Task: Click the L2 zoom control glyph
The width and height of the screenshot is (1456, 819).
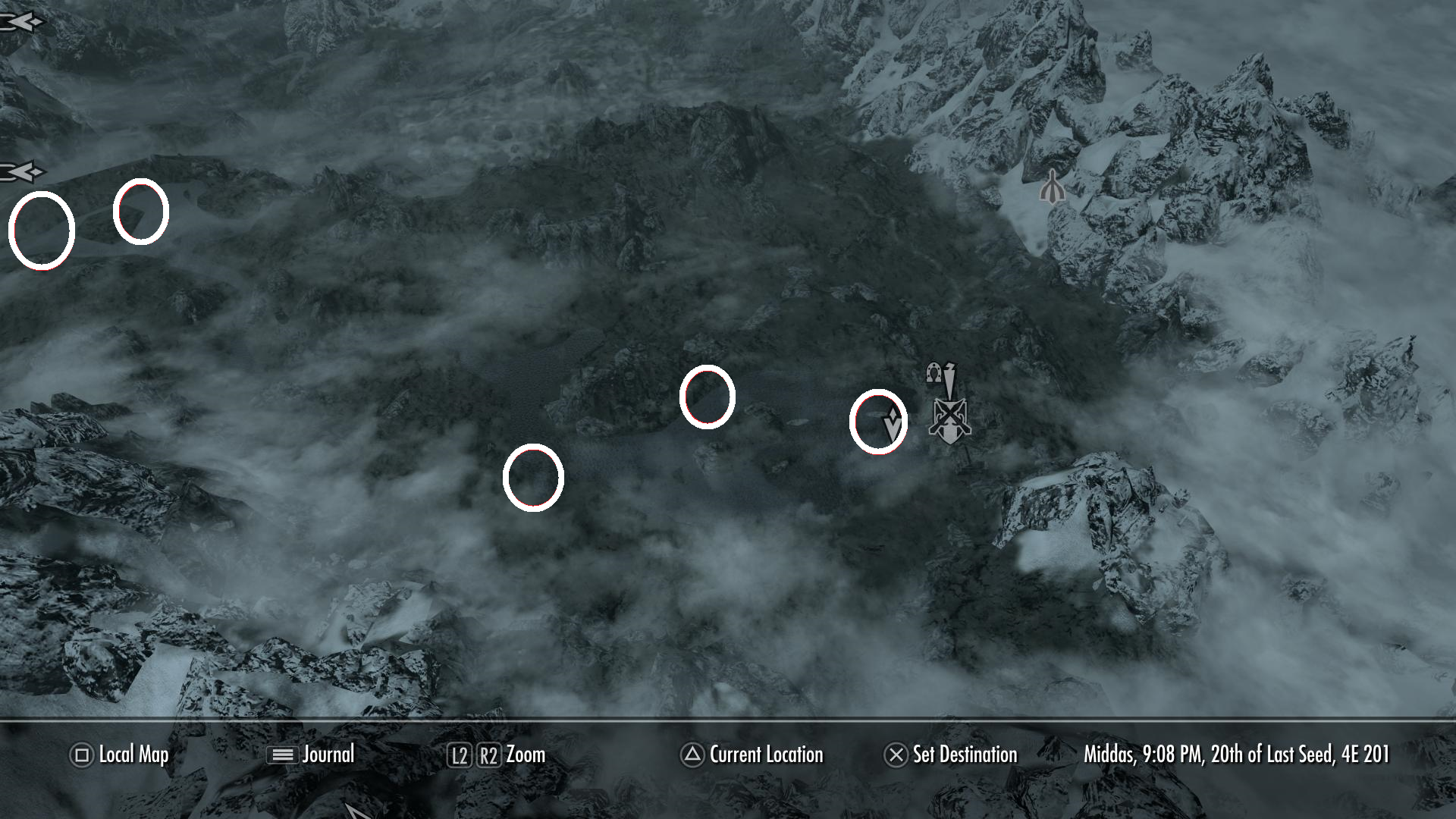Action: (460, 755)
